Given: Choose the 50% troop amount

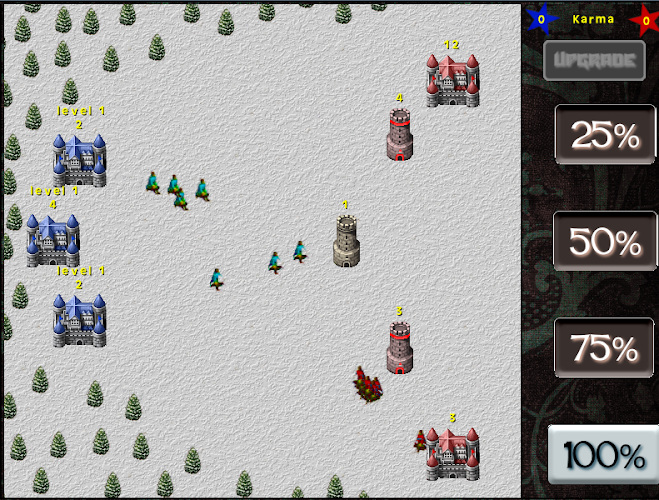Looking at the screenshot, I should point(604,242).
